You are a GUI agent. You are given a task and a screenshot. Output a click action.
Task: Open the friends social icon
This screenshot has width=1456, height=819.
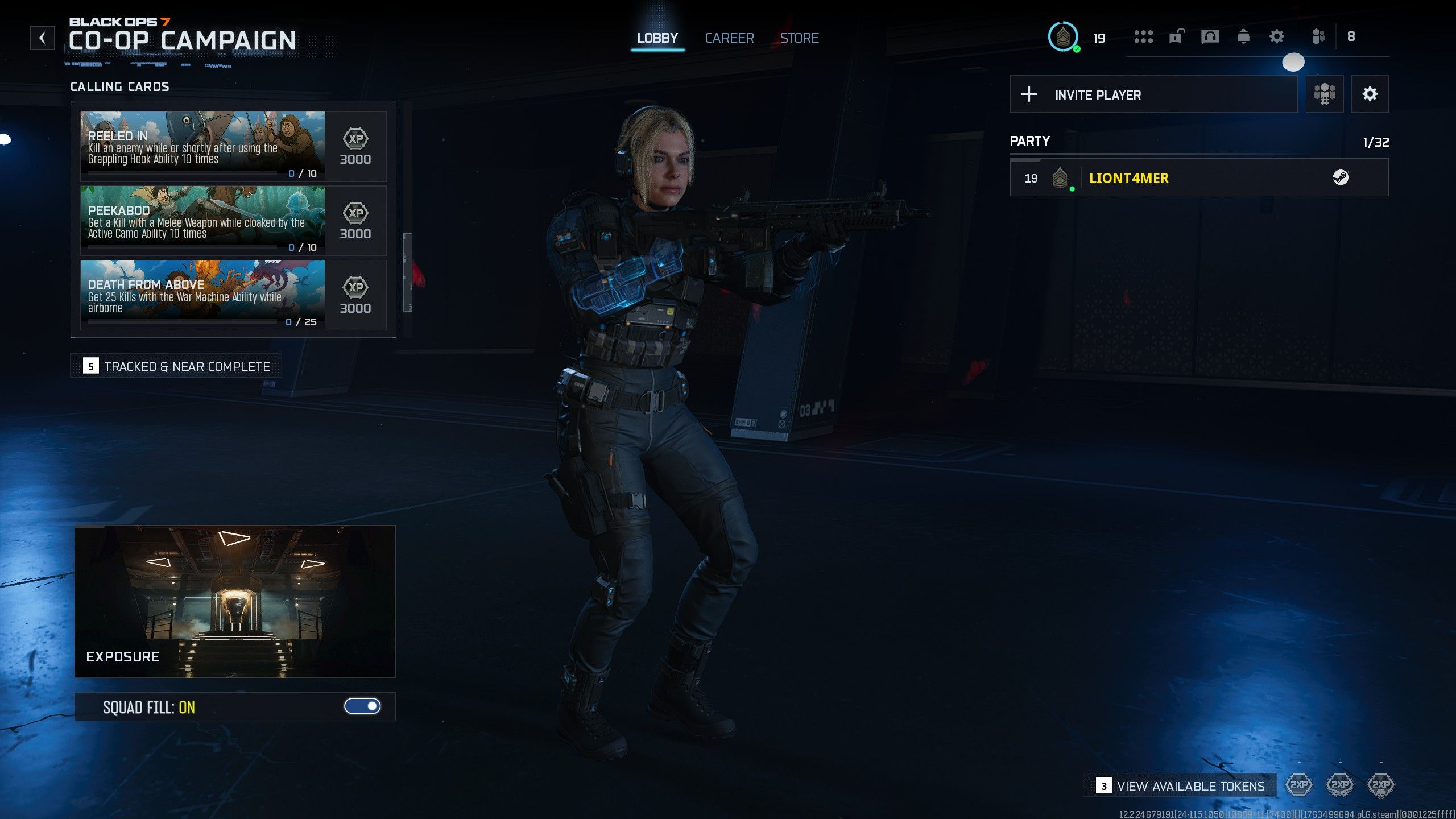coord(1318,37)
